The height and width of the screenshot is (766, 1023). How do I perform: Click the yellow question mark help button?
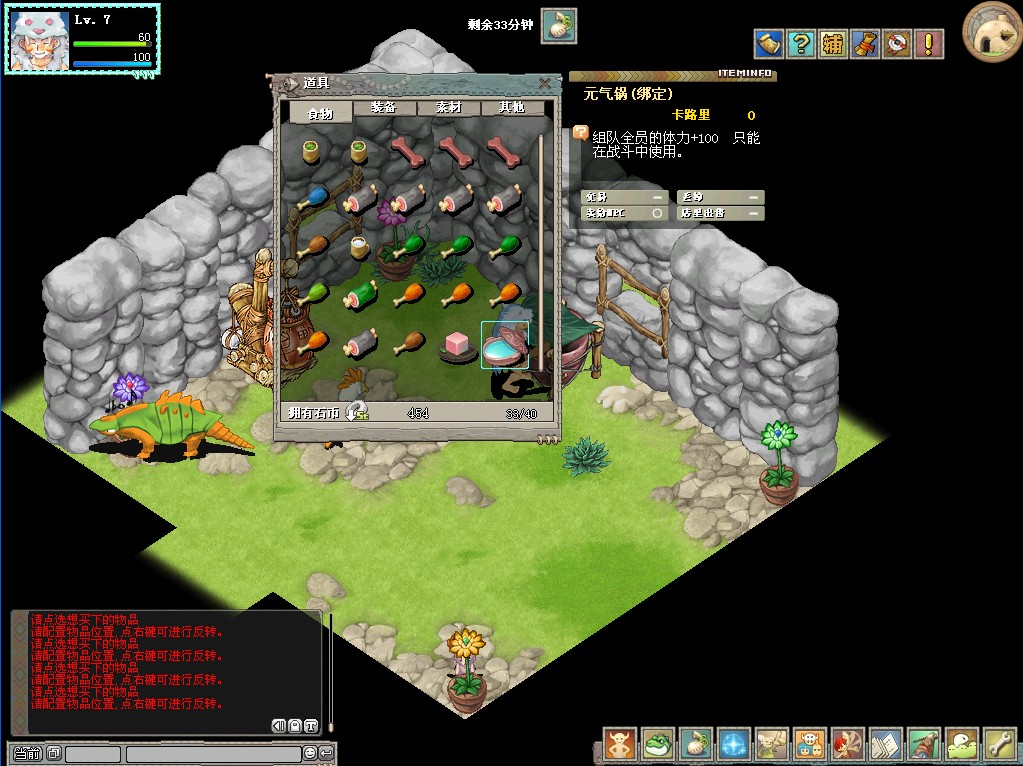coord(800,44)
